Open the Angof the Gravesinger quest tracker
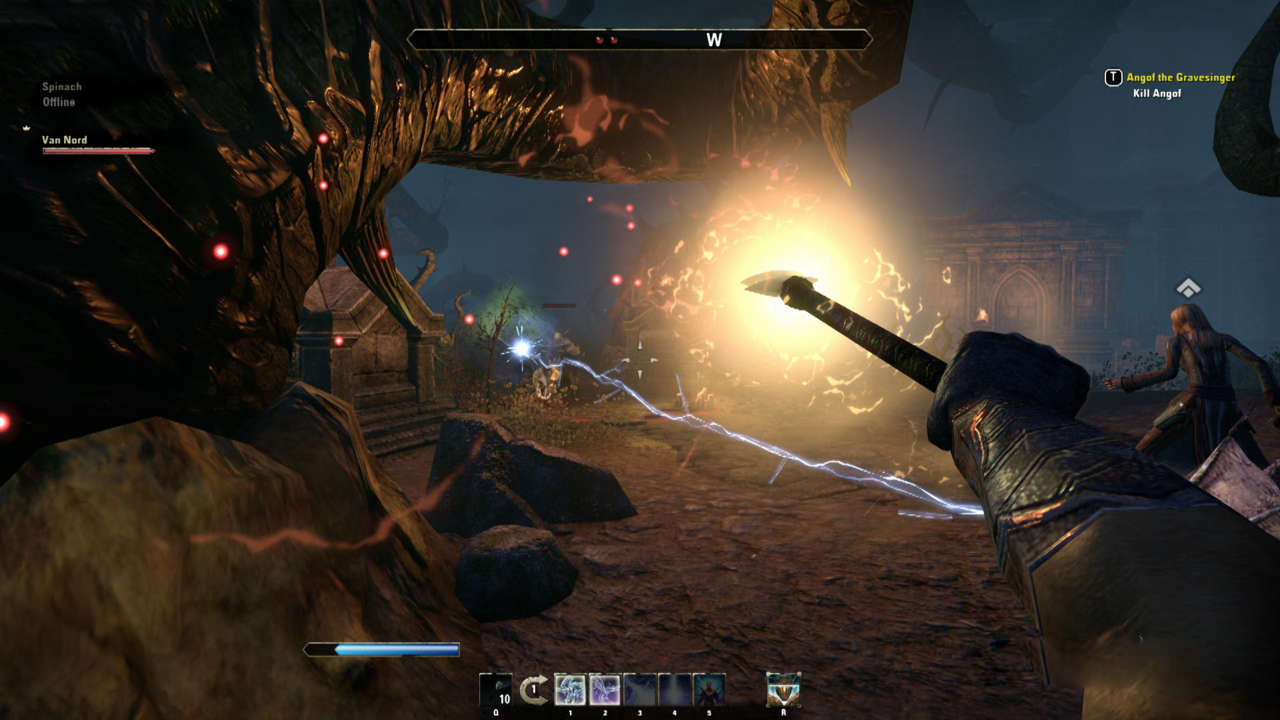This screenshot has width=1280, height=720. (1180, 77)
